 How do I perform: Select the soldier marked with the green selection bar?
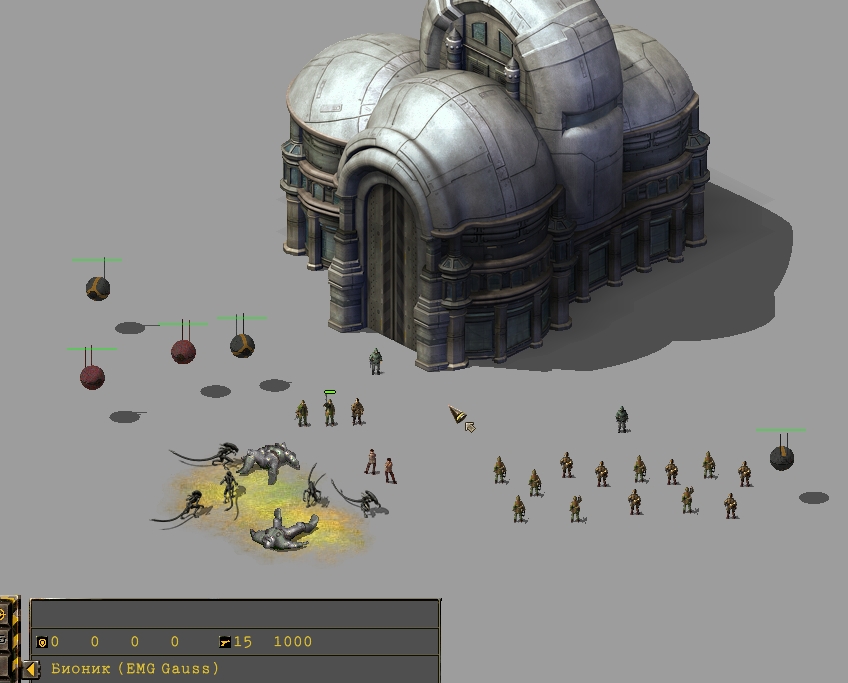[x=329, y=410]
